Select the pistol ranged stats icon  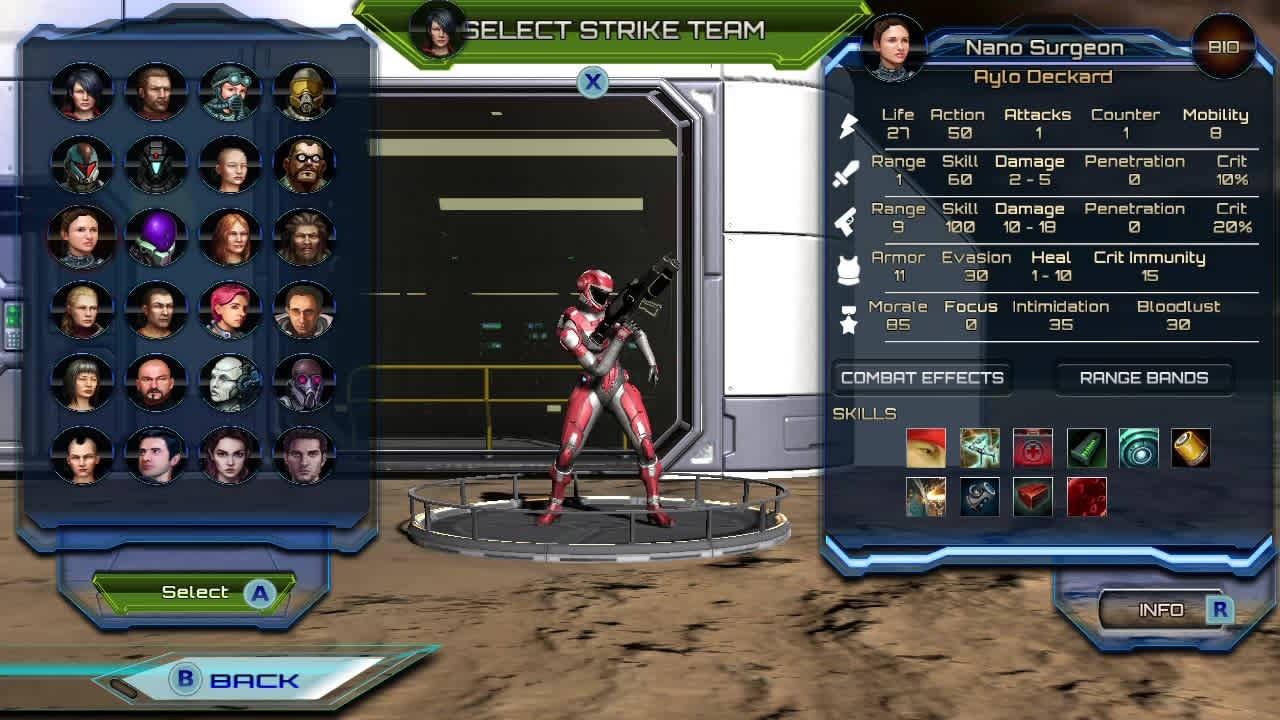point(848,221)
